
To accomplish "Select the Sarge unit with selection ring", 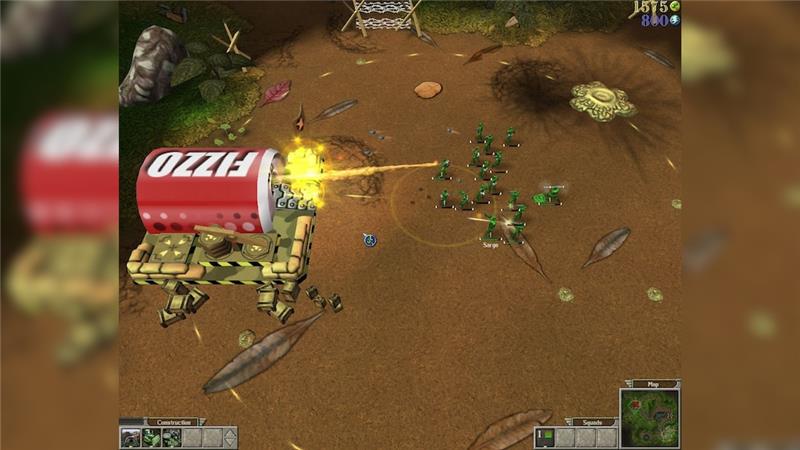I will (x=491, y=227).
